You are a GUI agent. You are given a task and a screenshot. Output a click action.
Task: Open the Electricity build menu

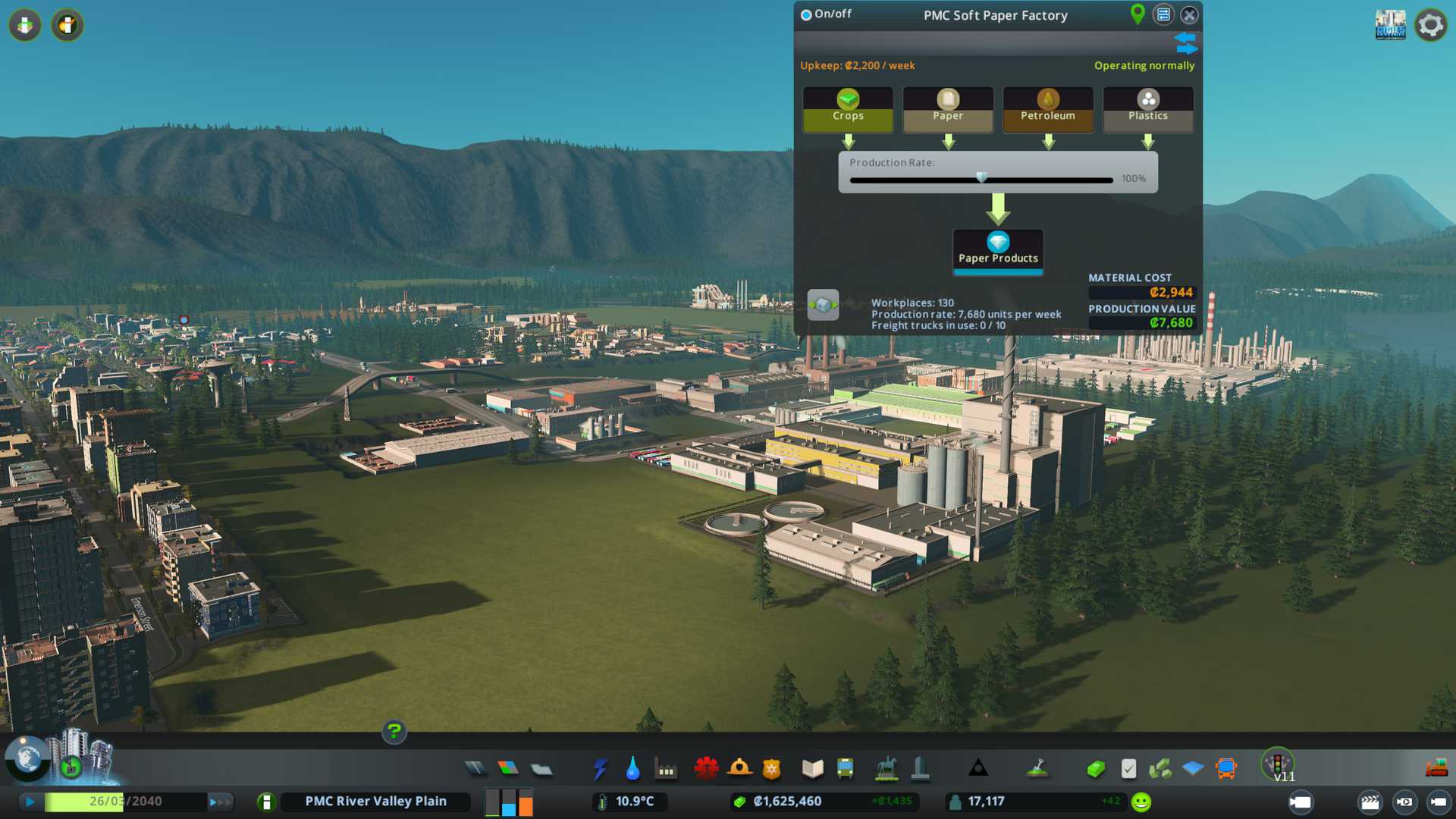(x=600, y=769)
